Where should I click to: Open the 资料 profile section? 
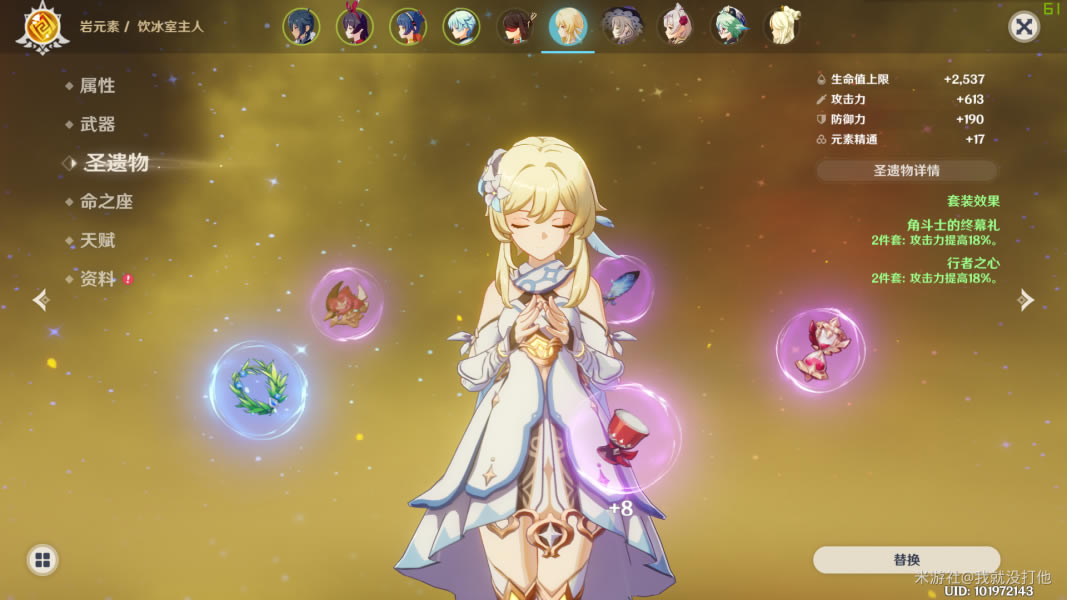tap(98, 279)
